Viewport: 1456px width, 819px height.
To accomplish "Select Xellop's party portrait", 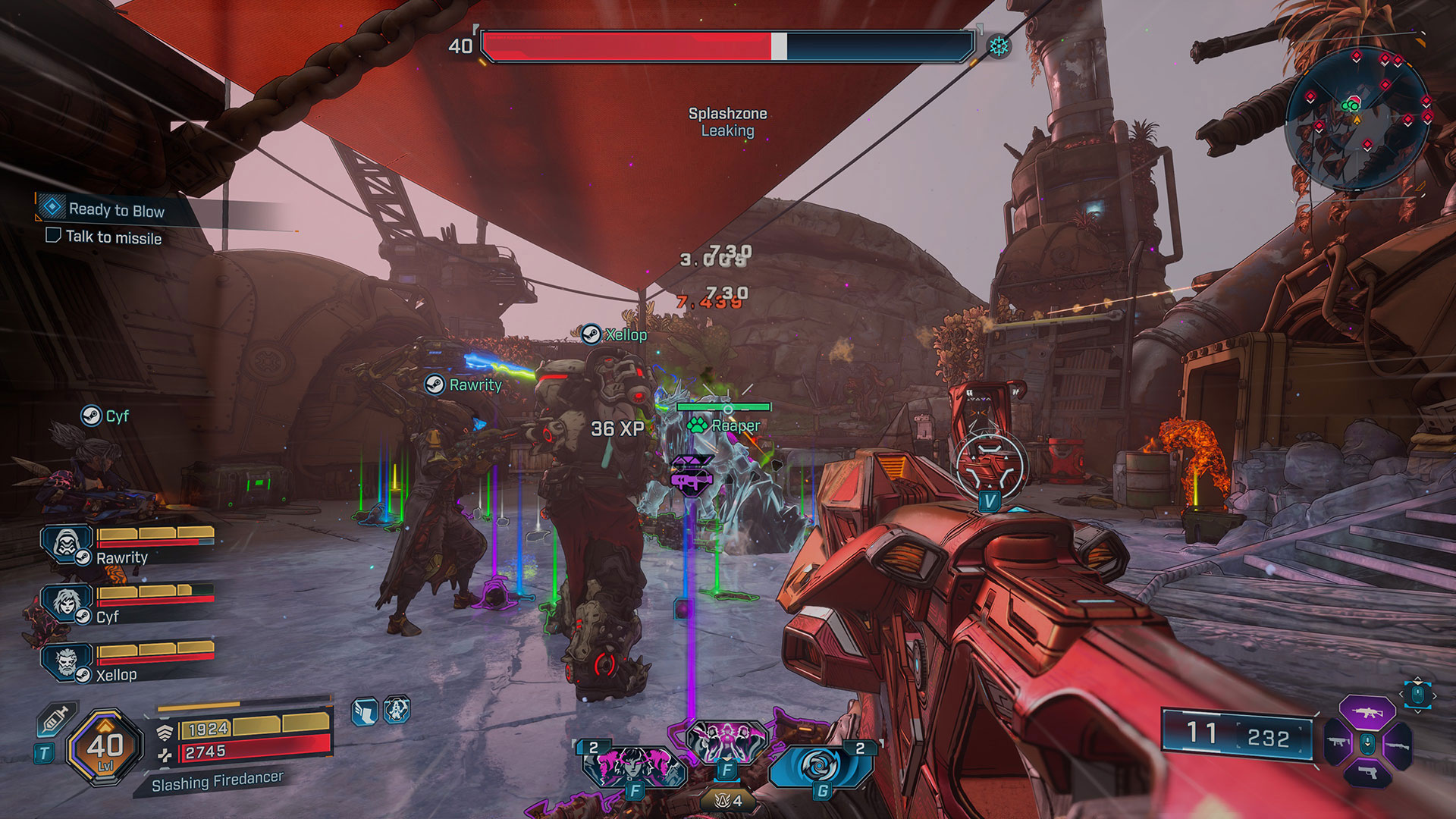I will (67, 662).
